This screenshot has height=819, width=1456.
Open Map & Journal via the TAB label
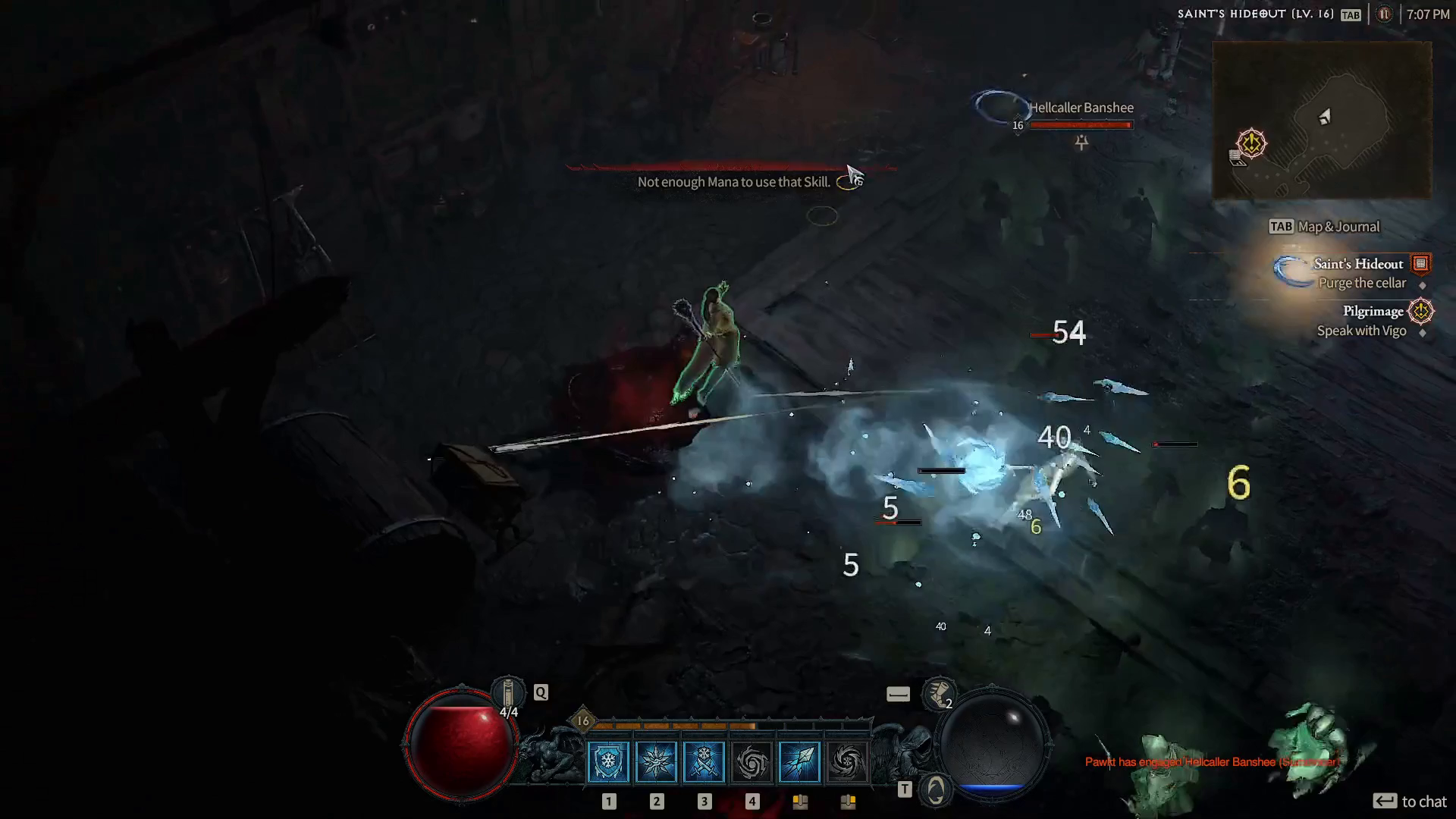click(1282, 226)
